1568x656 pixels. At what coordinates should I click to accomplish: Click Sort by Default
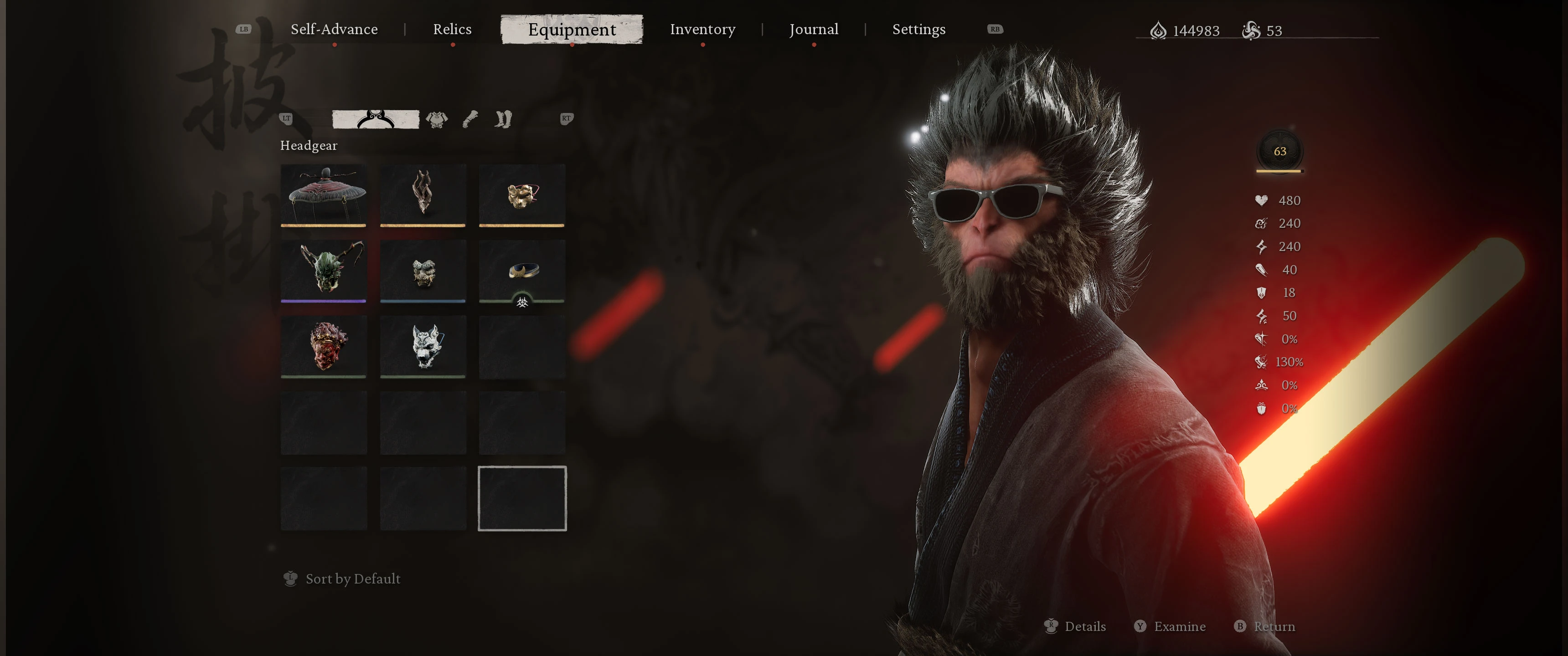pyautogui.click(x=352, y=578)
